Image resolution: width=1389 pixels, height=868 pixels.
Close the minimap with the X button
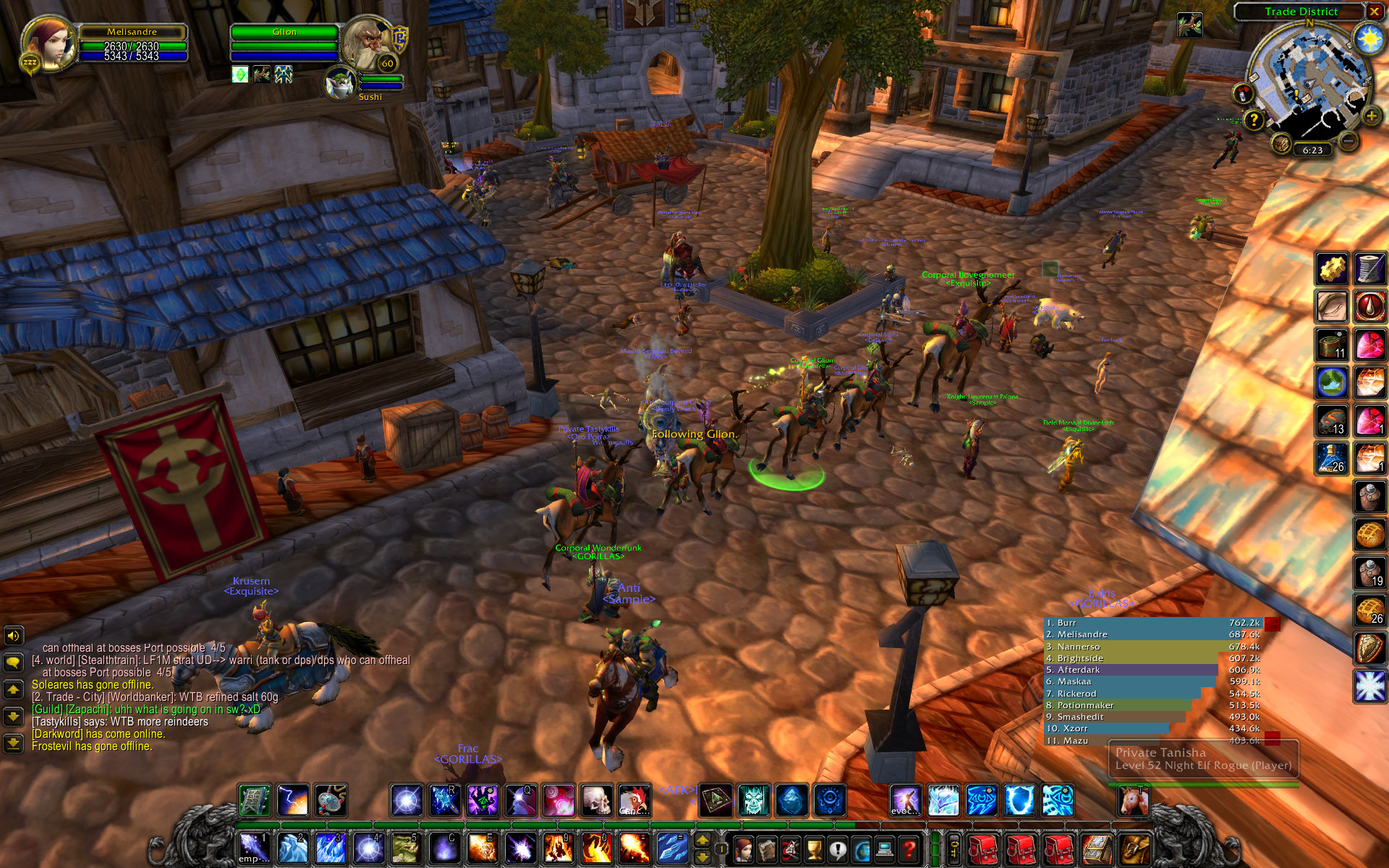(1374, 12)
